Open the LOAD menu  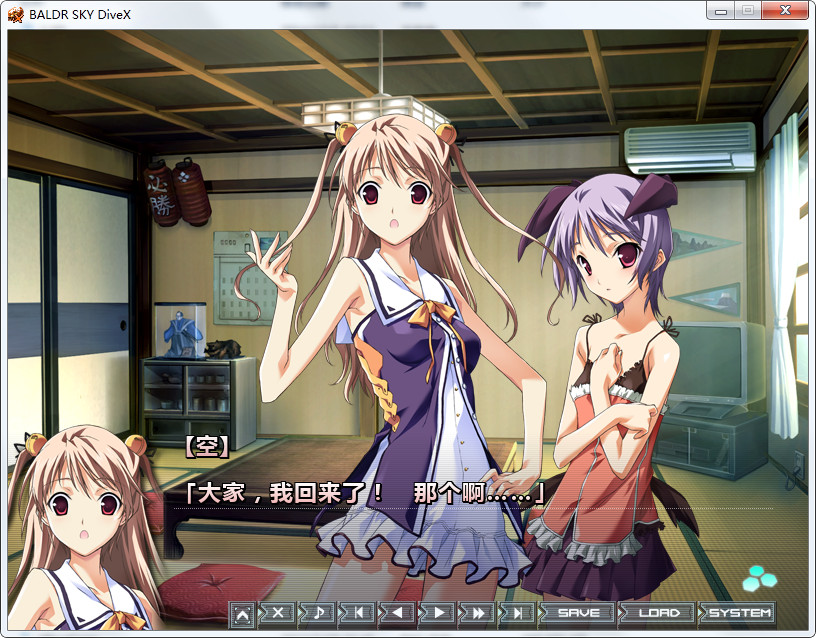pos(658,613)
